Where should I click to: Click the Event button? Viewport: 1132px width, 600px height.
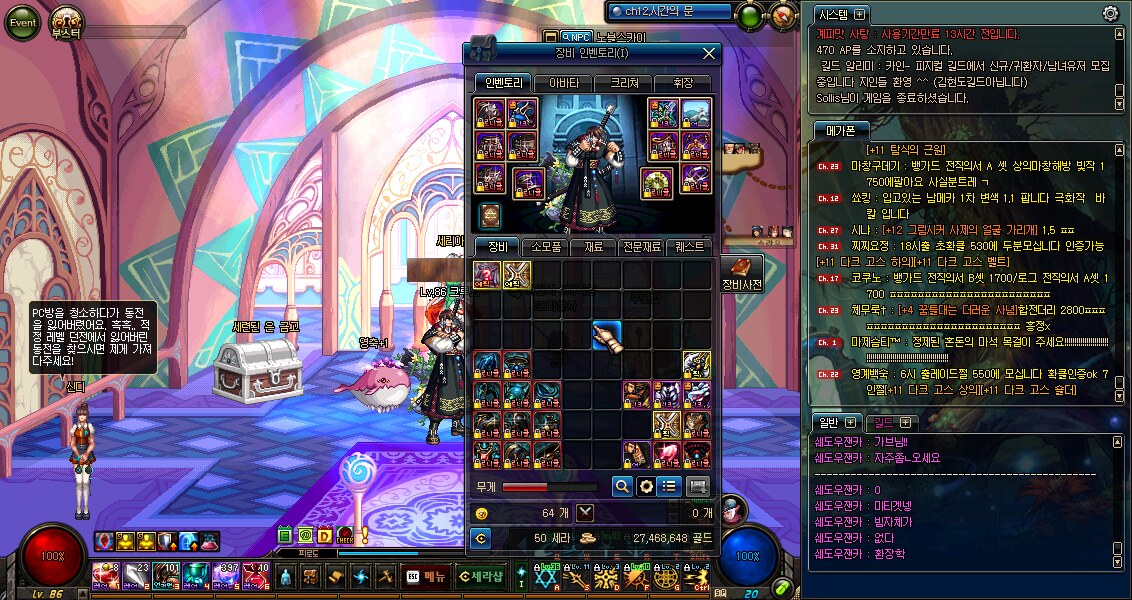pyautogui.click(x=21, y=23)
